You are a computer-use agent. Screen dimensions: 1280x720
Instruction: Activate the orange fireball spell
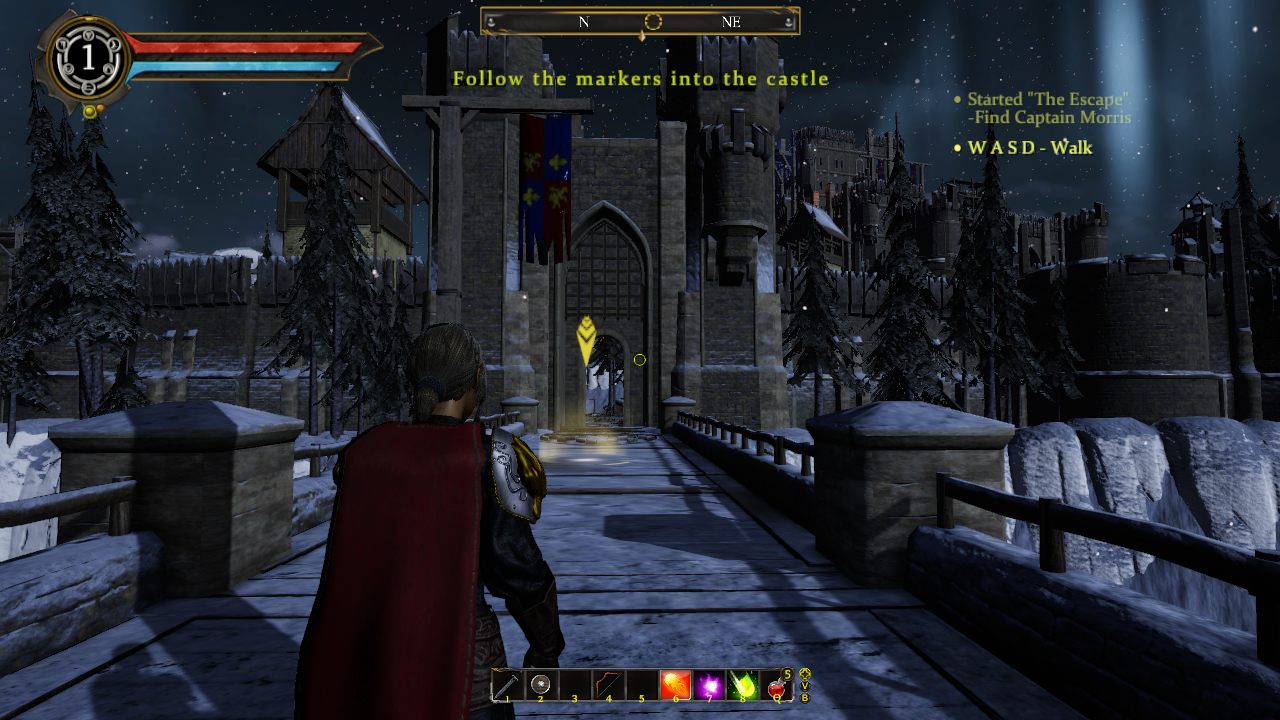click(675, 685)
